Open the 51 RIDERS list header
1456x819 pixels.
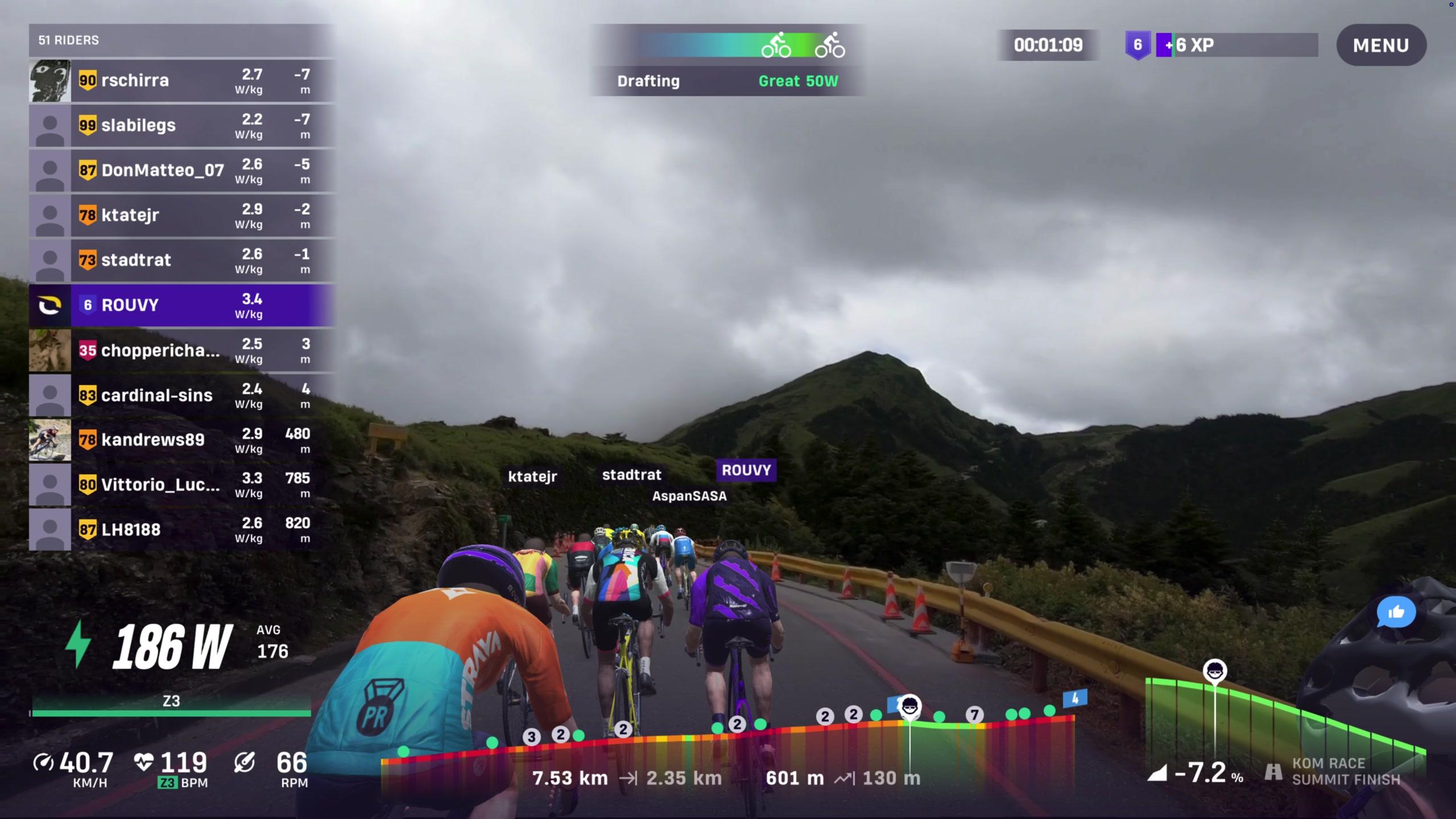(182, 40)
